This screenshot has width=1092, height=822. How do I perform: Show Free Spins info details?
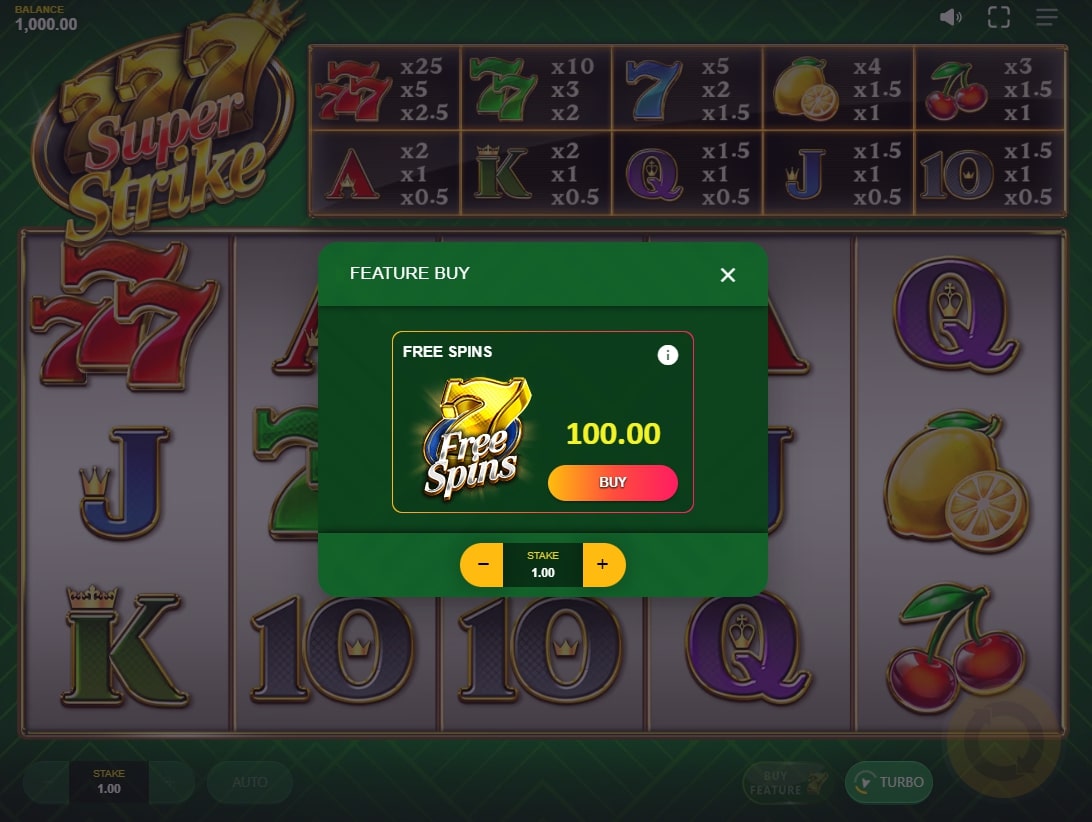pyautogui.click(x=667, y=355)
